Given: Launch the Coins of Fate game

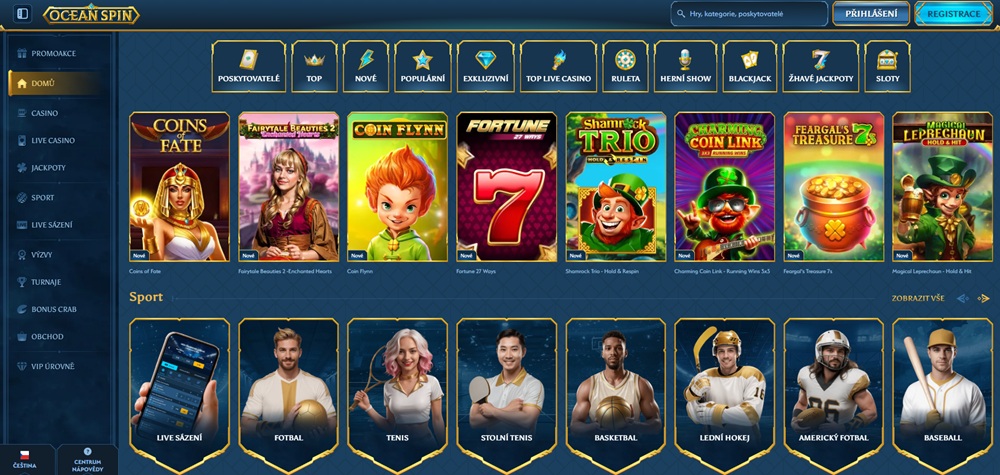Looking at the screenshot, I should pos(179,187).
